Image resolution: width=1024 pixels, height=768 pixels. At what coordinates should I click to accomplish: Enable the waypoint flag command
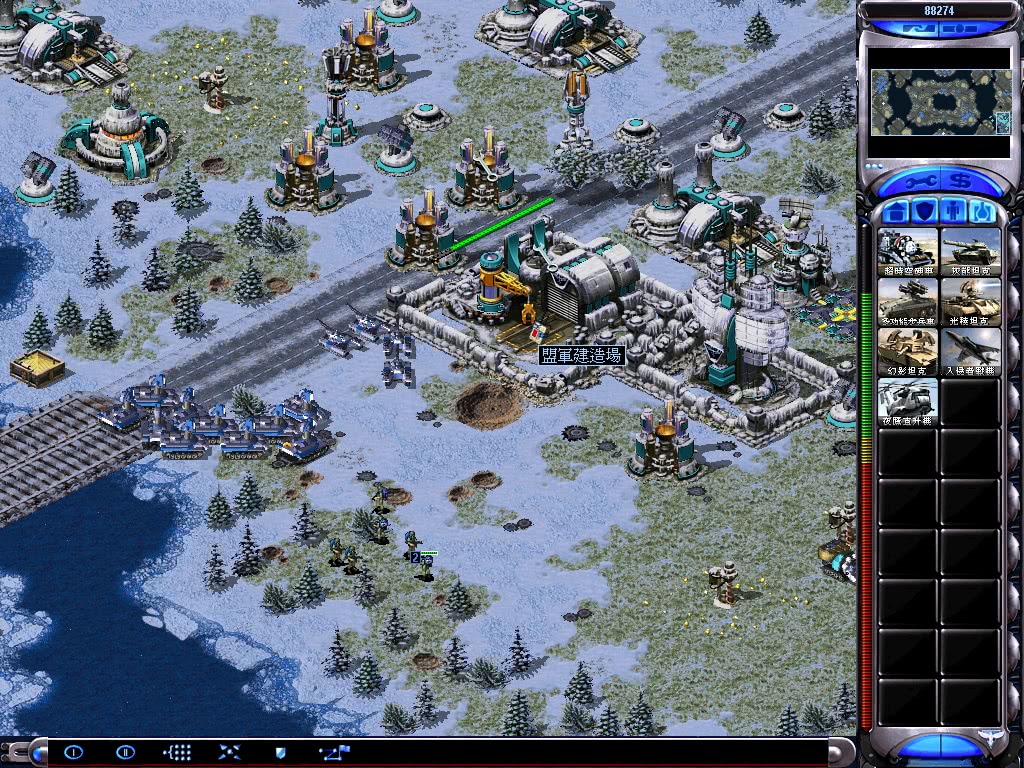334,752
